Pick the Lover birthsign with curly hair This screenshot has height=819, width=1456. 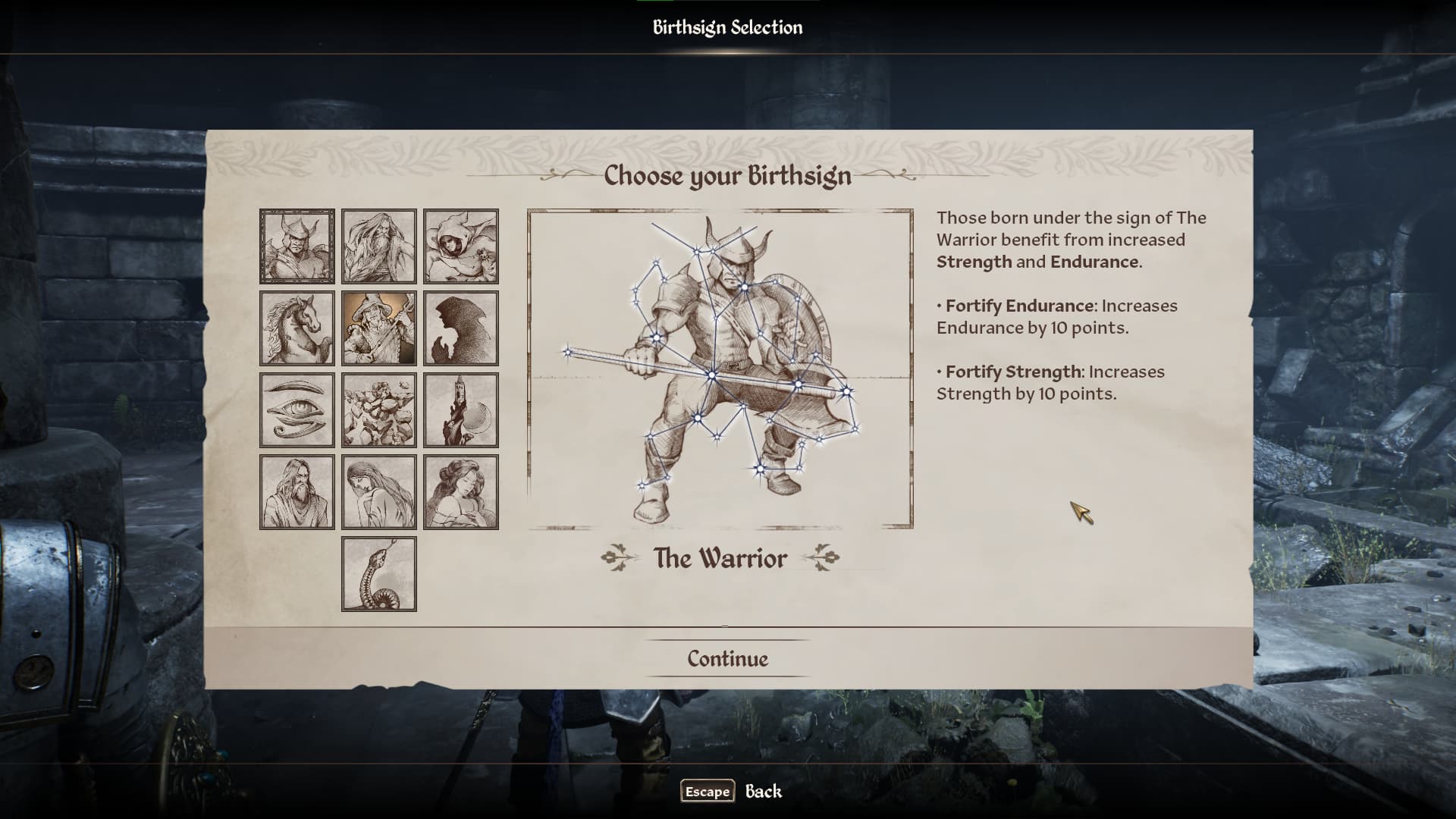pos(461,492)
